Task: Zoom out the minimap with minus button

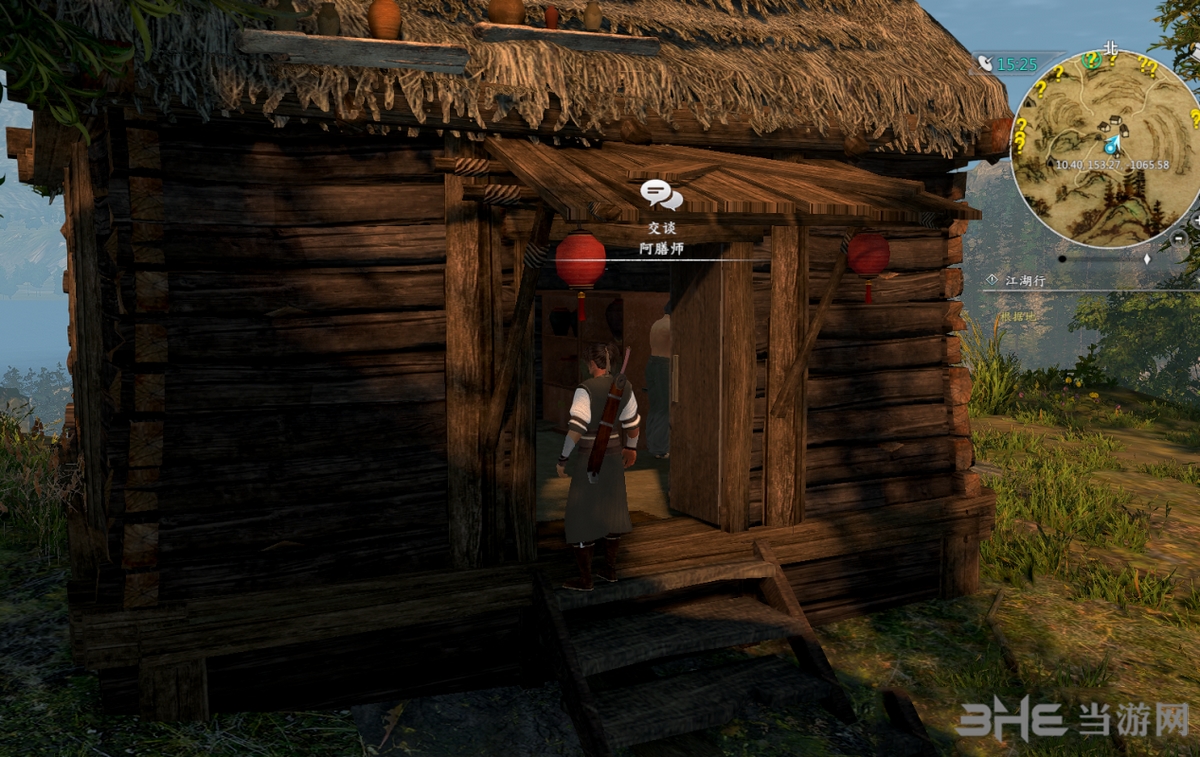Action: coord(1179,239)
